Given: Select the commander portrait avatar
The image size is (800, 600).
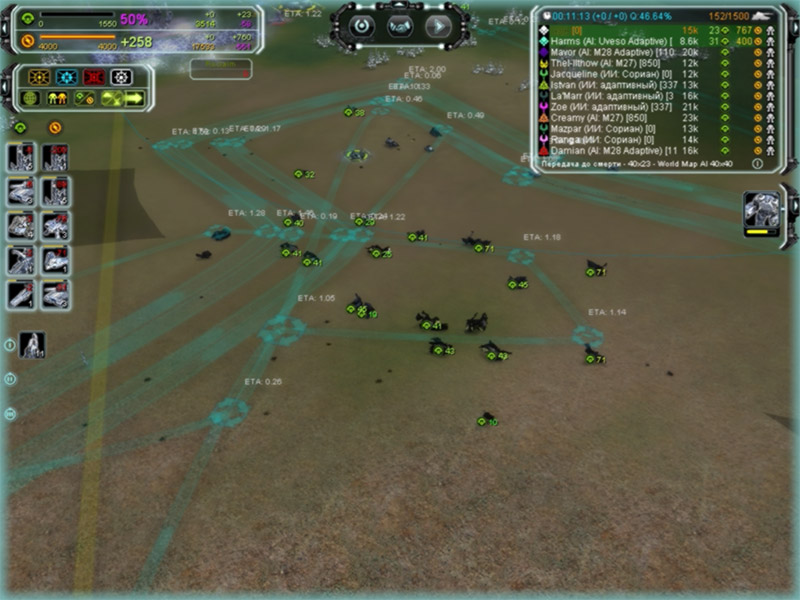Looking at the screenshot, I should 762,213.
